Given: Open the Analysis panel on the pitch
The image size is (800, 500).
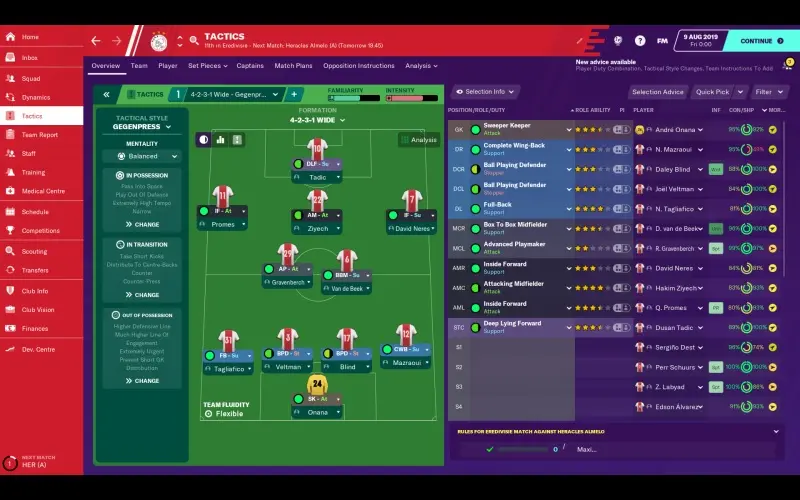Looking at the screenshot, I should point(419,140).
